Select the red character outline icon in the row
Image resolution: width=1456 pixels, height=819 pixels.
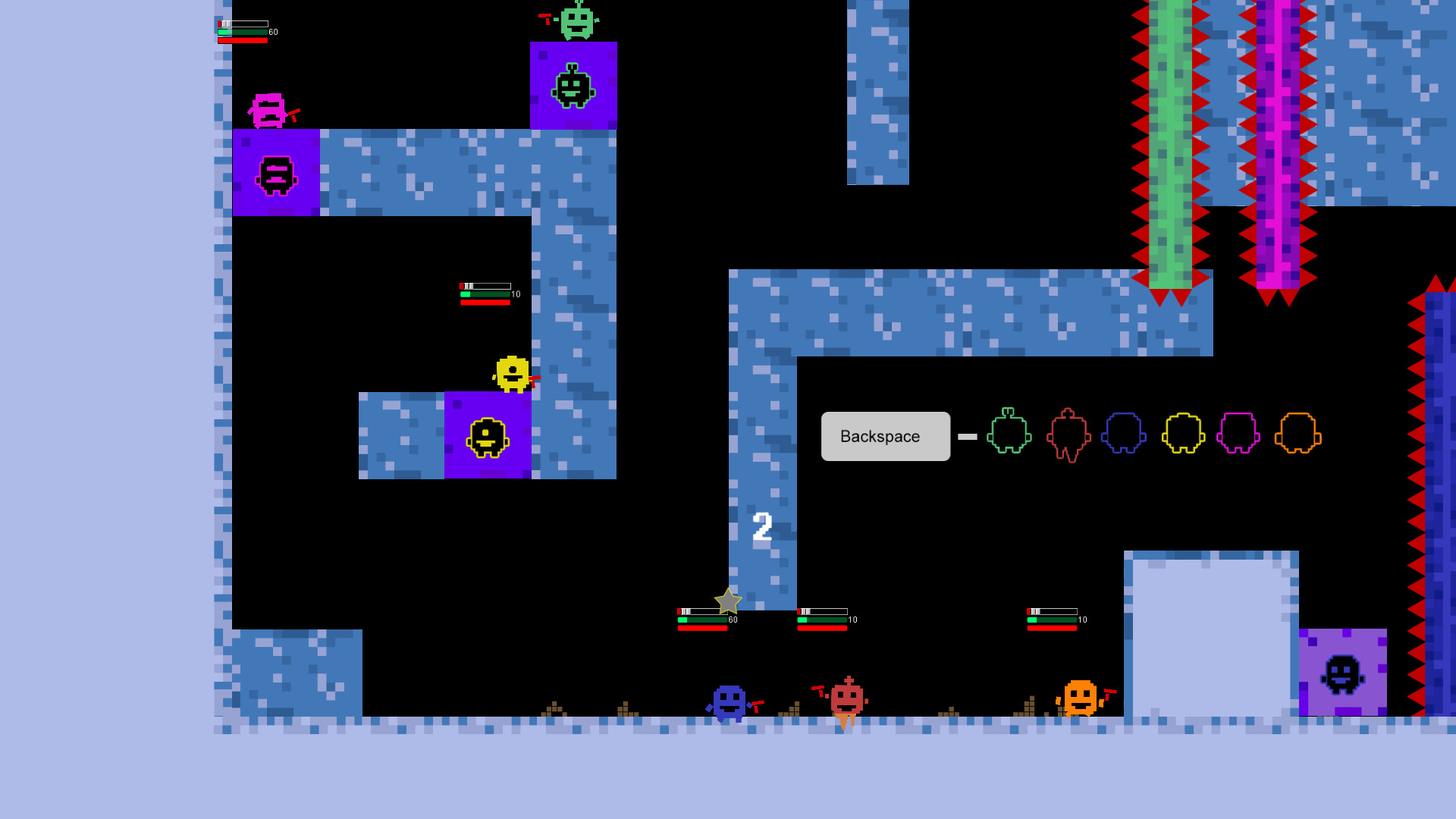[1068, 435]
